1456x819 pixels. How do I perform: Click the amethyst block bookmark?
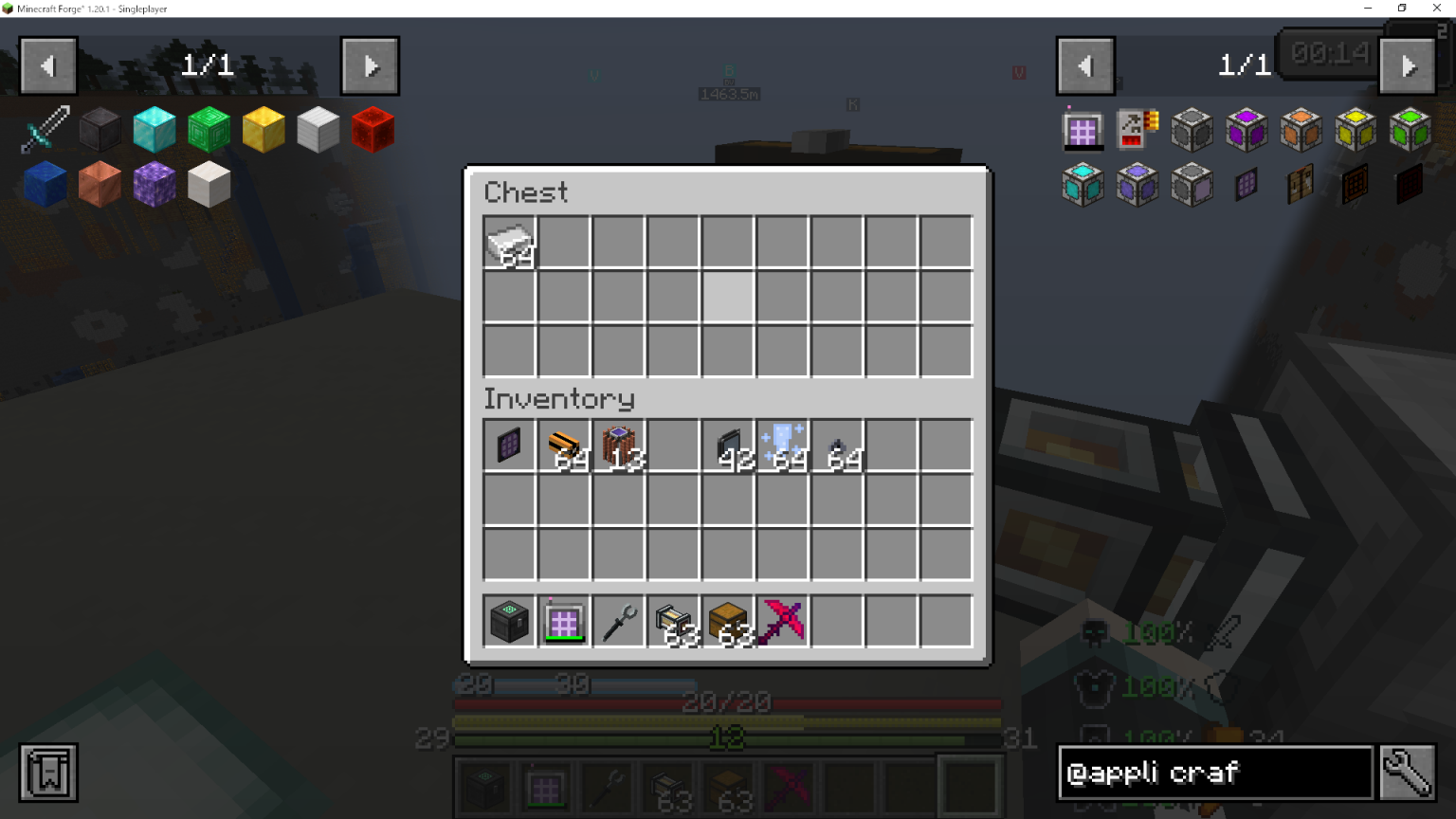[x=153, y=184]
